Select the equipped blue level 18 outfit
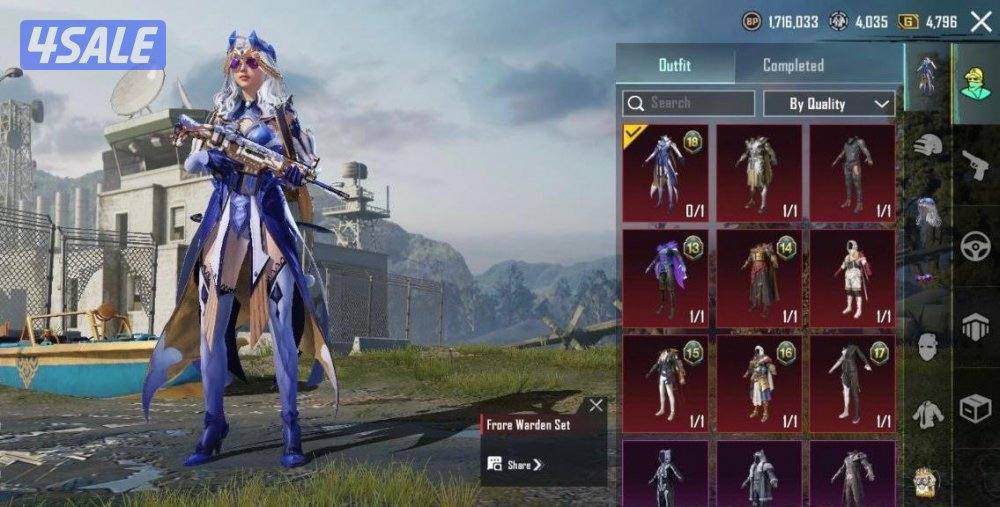1000x507 pixels. pyautogui.click(x=665, y=173)
